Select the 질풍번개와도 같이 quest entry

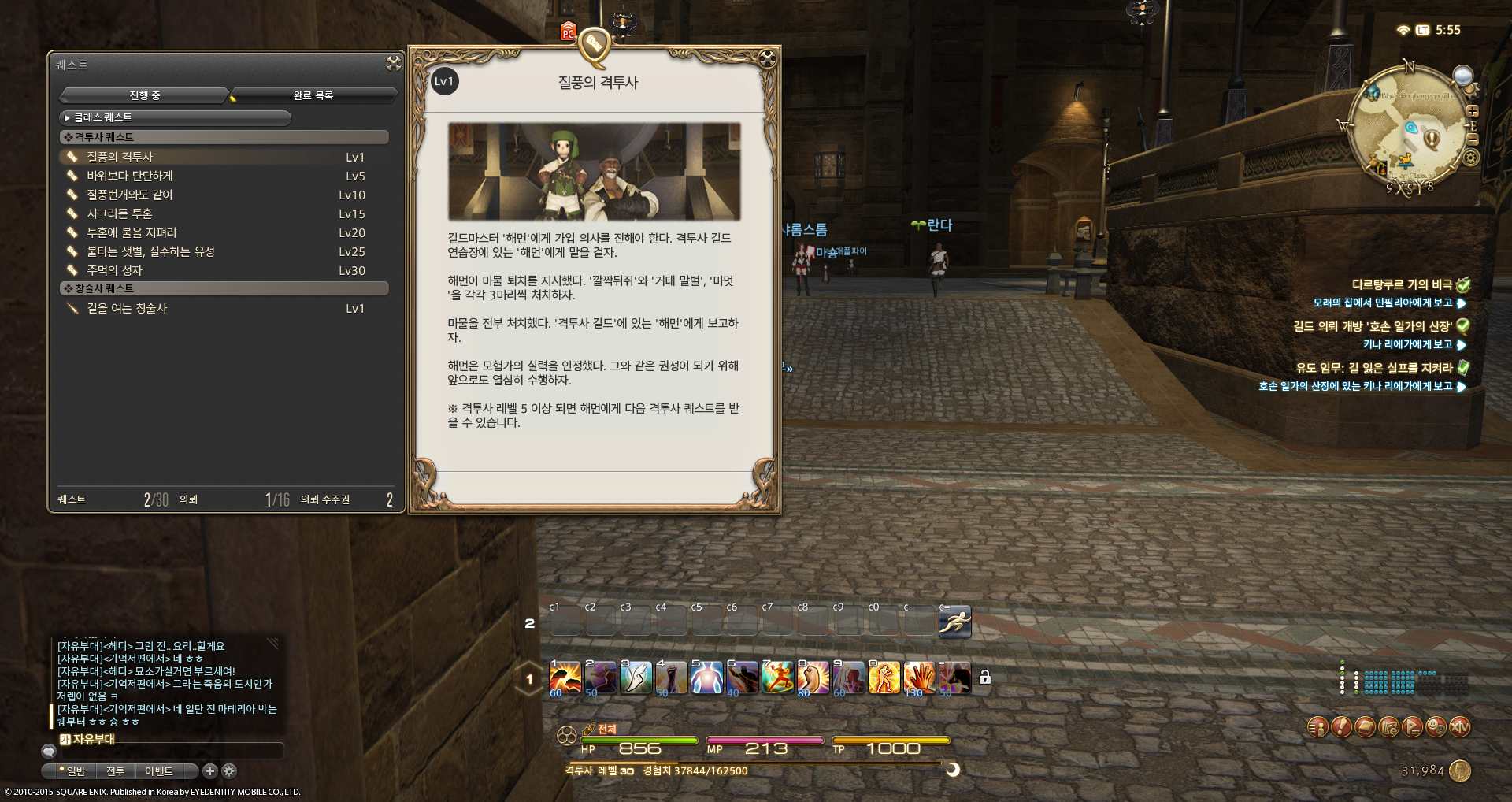pos(130,195)
